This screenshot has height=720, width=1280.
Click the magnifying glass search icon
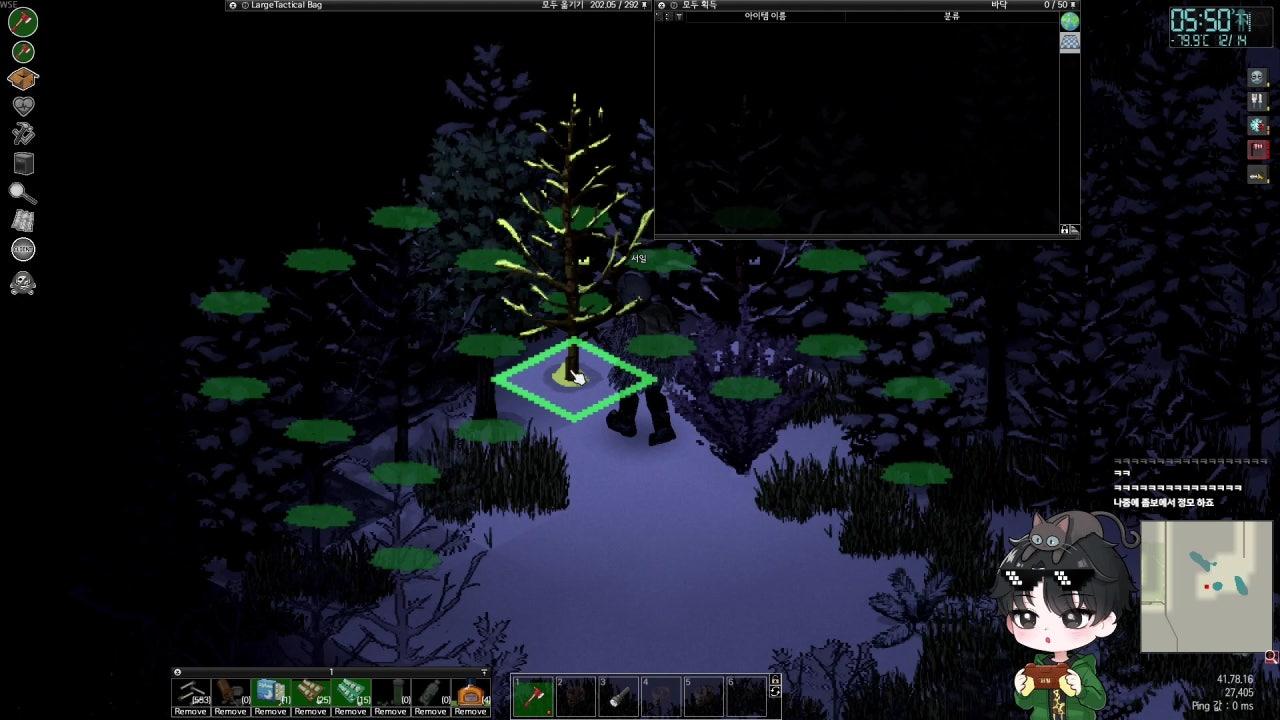23,192
